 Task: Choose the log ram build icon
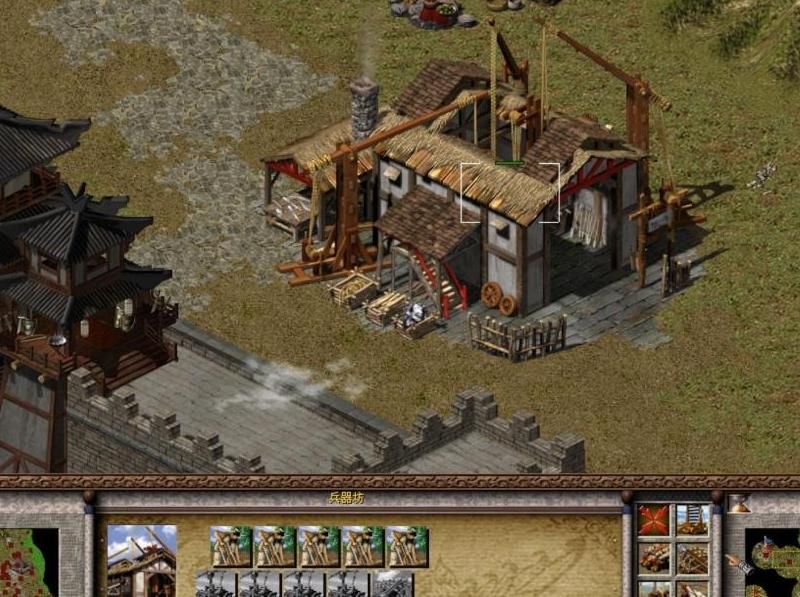[x=655, y=557]
